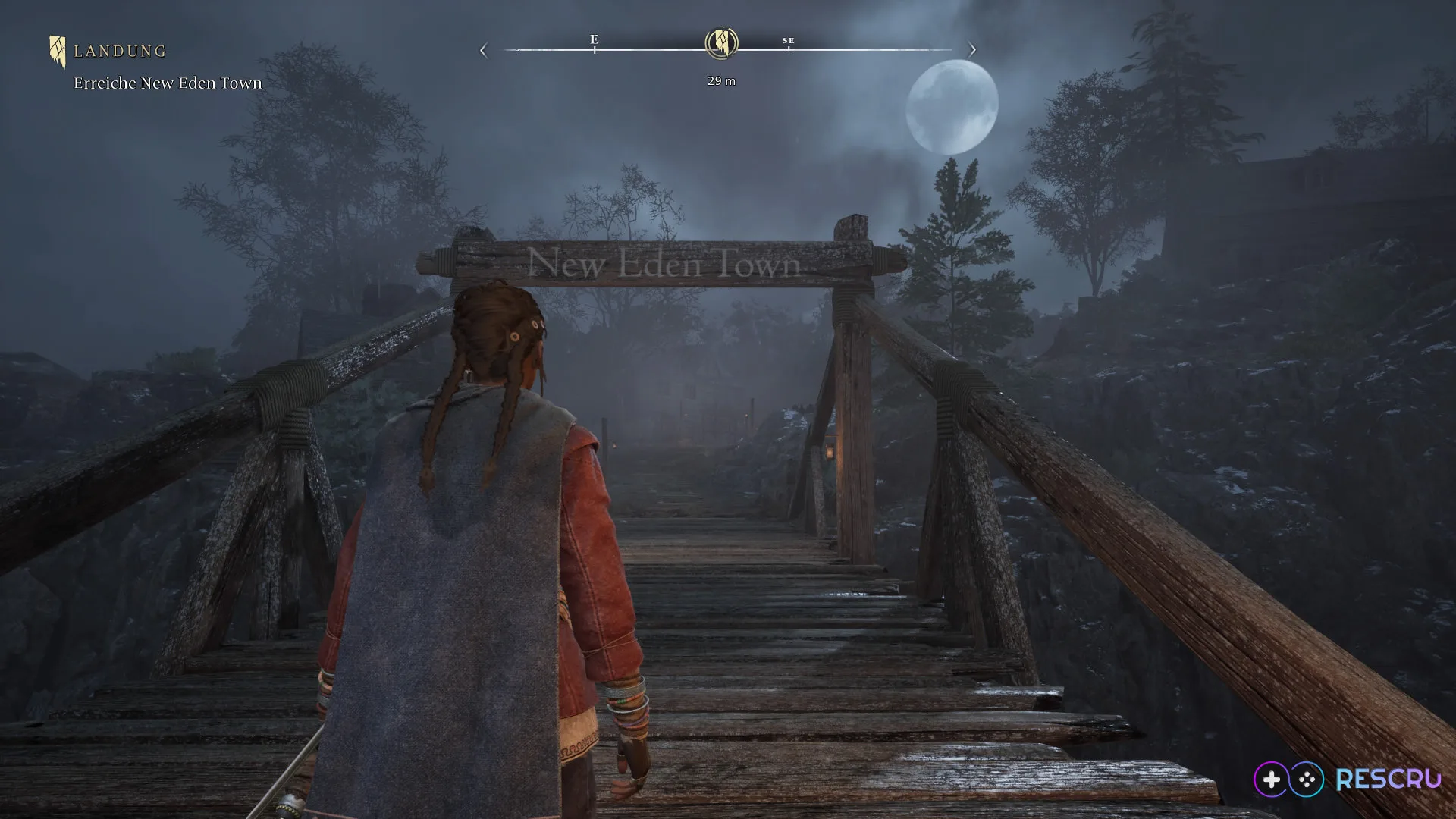Expand the compass with the left chevron
1456x819 pixels.
483,49
